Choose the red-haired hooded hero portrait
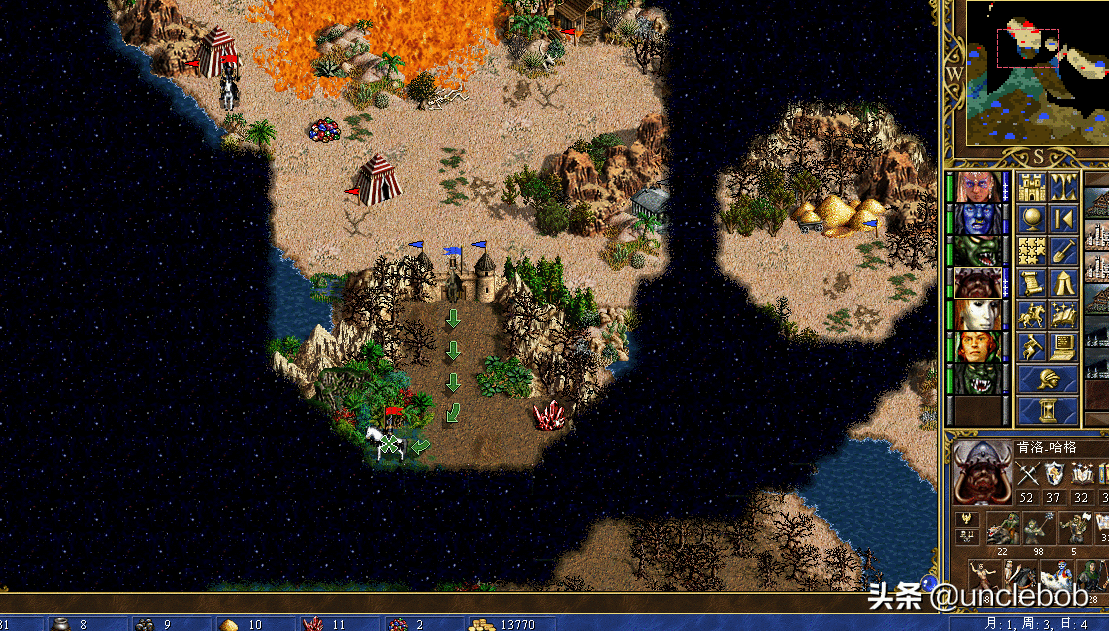1109x631 pixels. pos(978,346)
